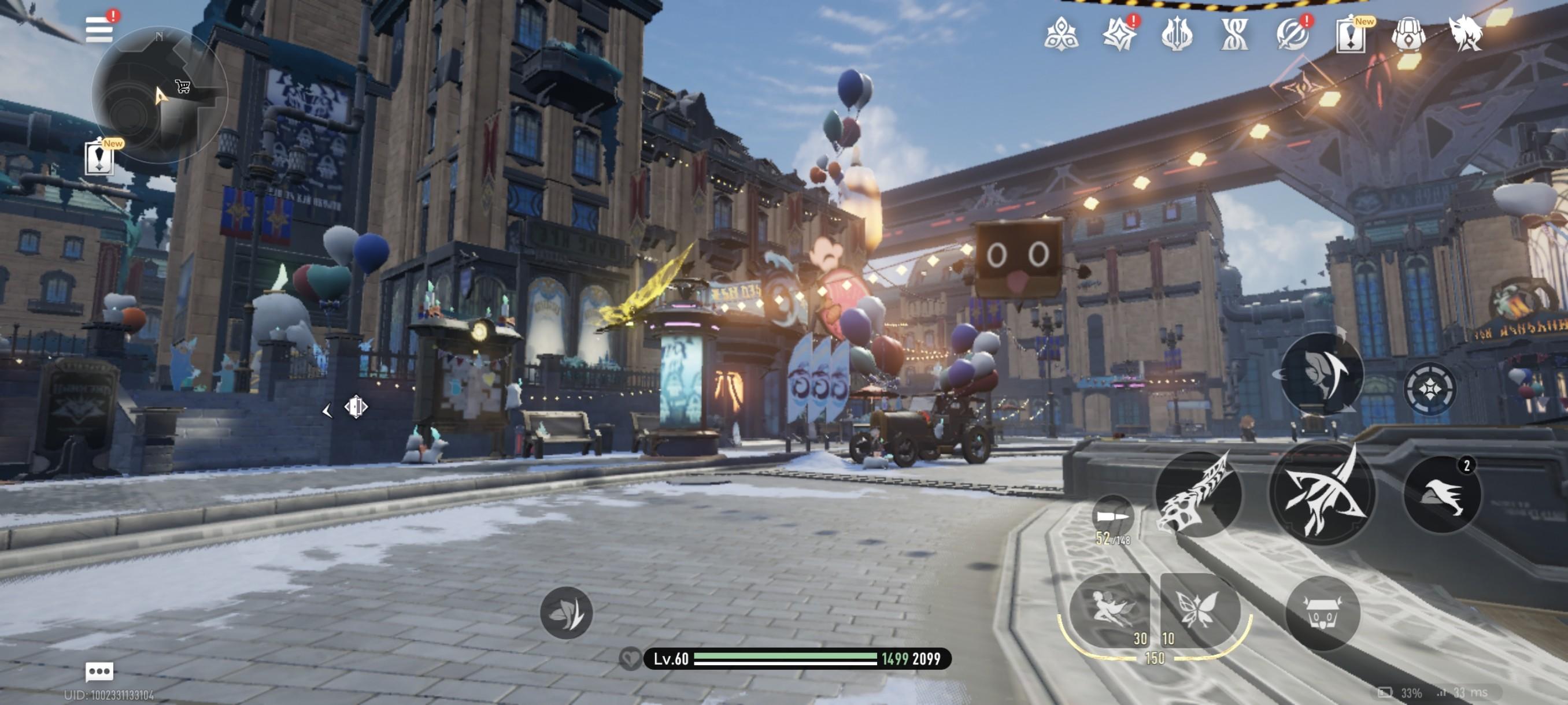Use the main bow attack button
Image resolution: width=1568 pixels, height=705 pixels.
[x=1322, y=493]
